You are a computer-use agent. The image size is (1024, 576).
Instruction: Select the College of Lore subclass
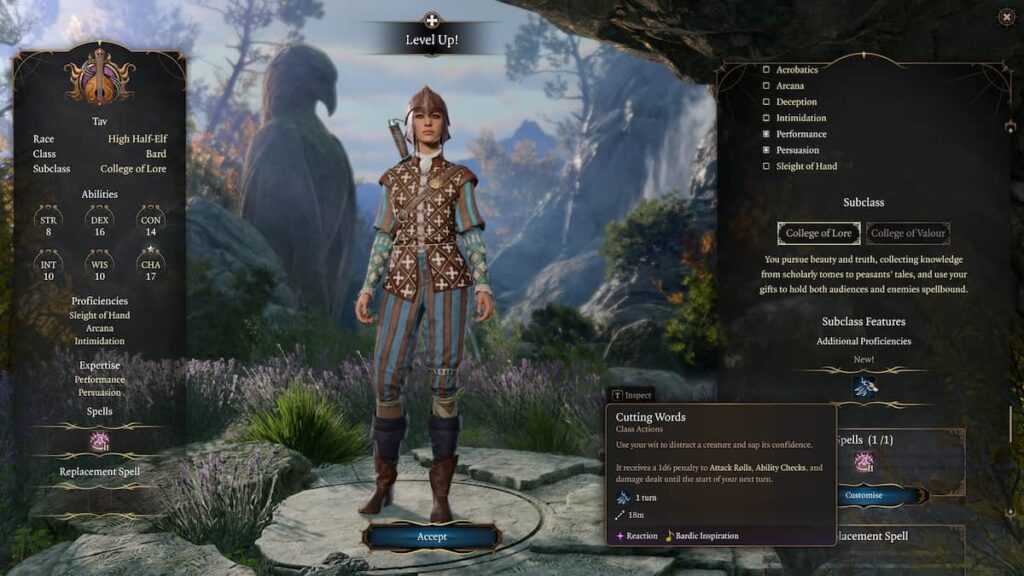pyautogui.click(x=818, y=233)
